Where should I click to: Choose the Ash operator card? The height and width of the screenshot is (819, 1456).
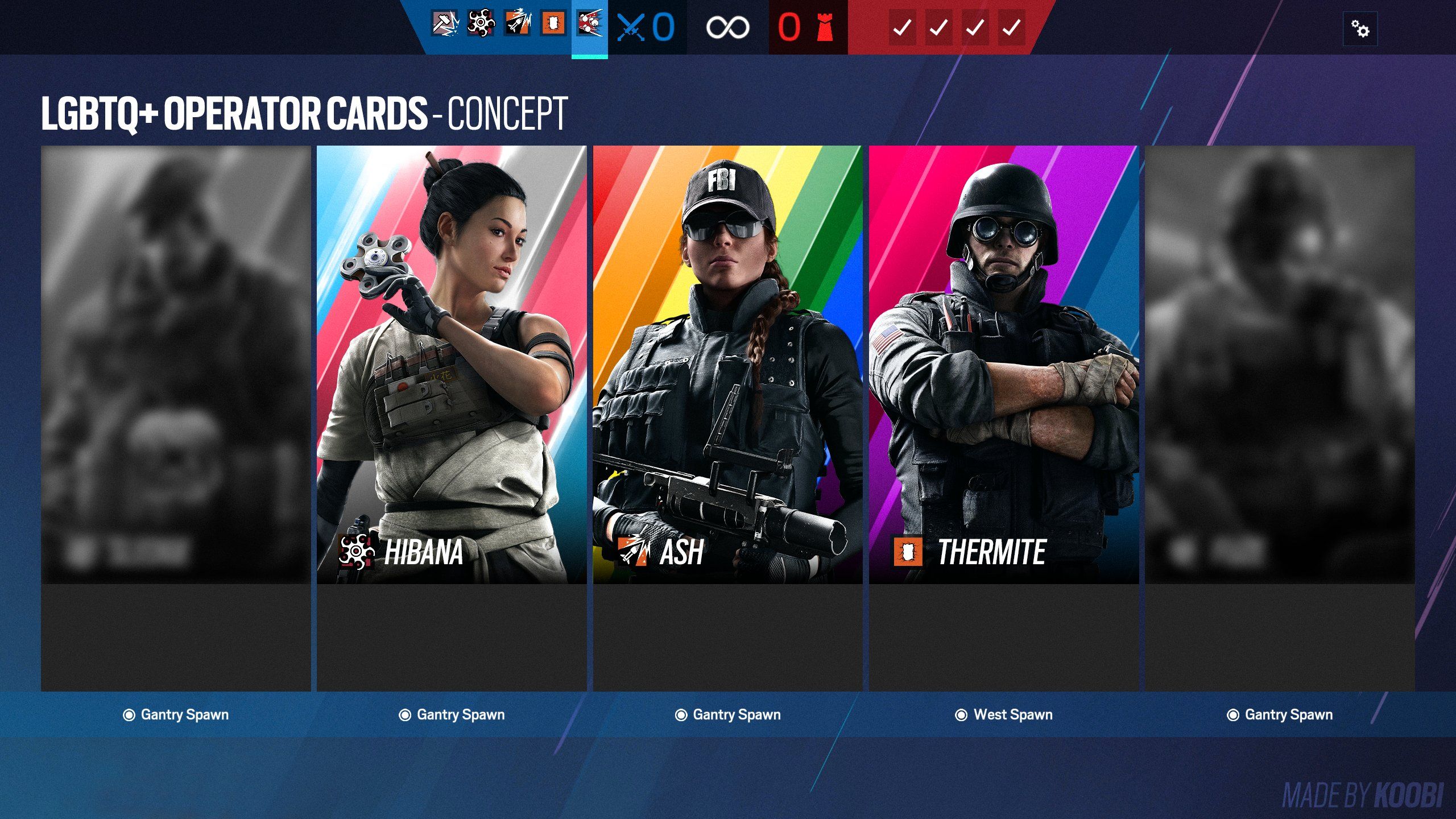point(727,364)
